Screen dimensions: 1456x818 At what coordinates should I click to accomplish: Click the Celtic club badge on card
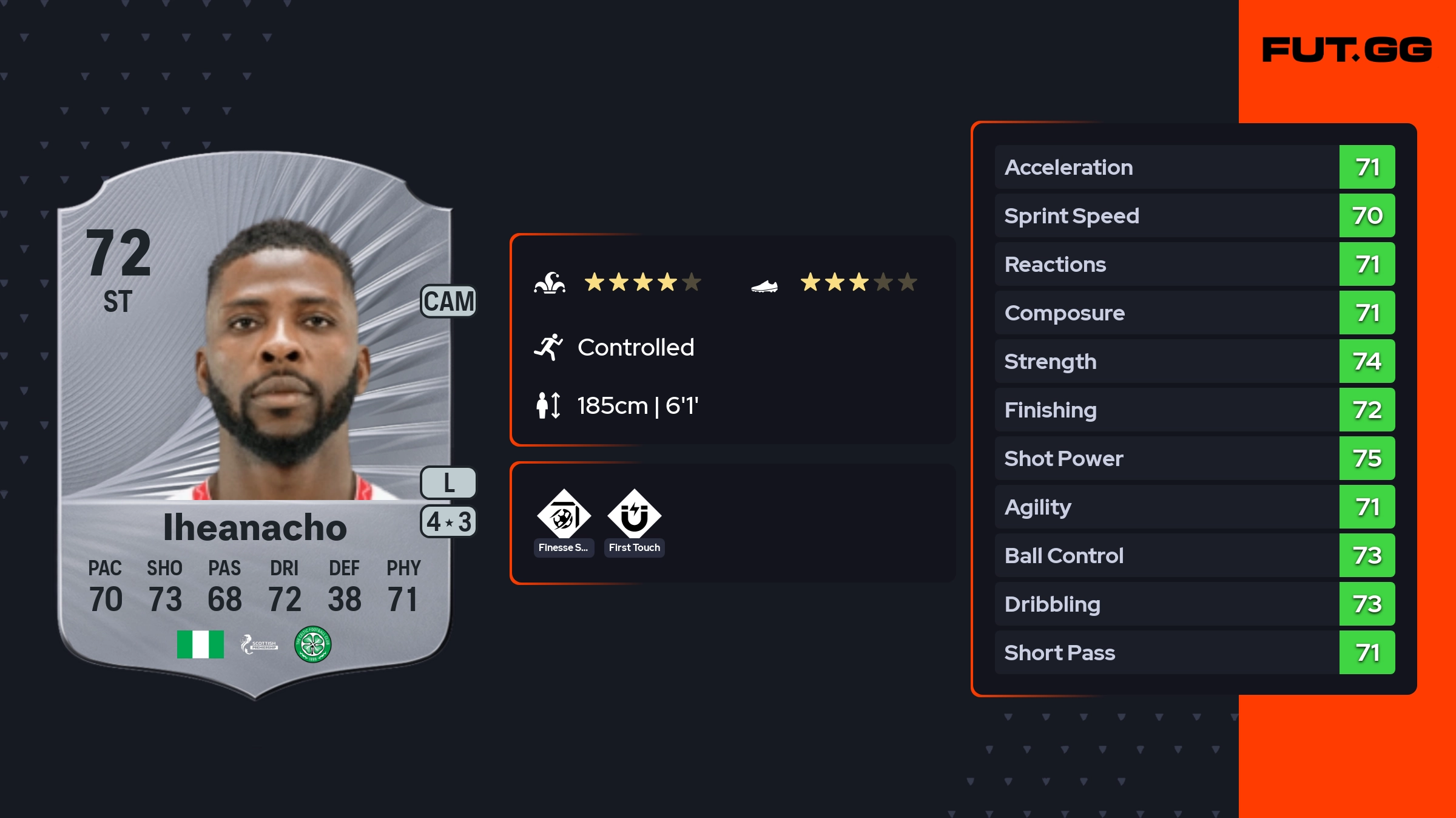[312, 644]
